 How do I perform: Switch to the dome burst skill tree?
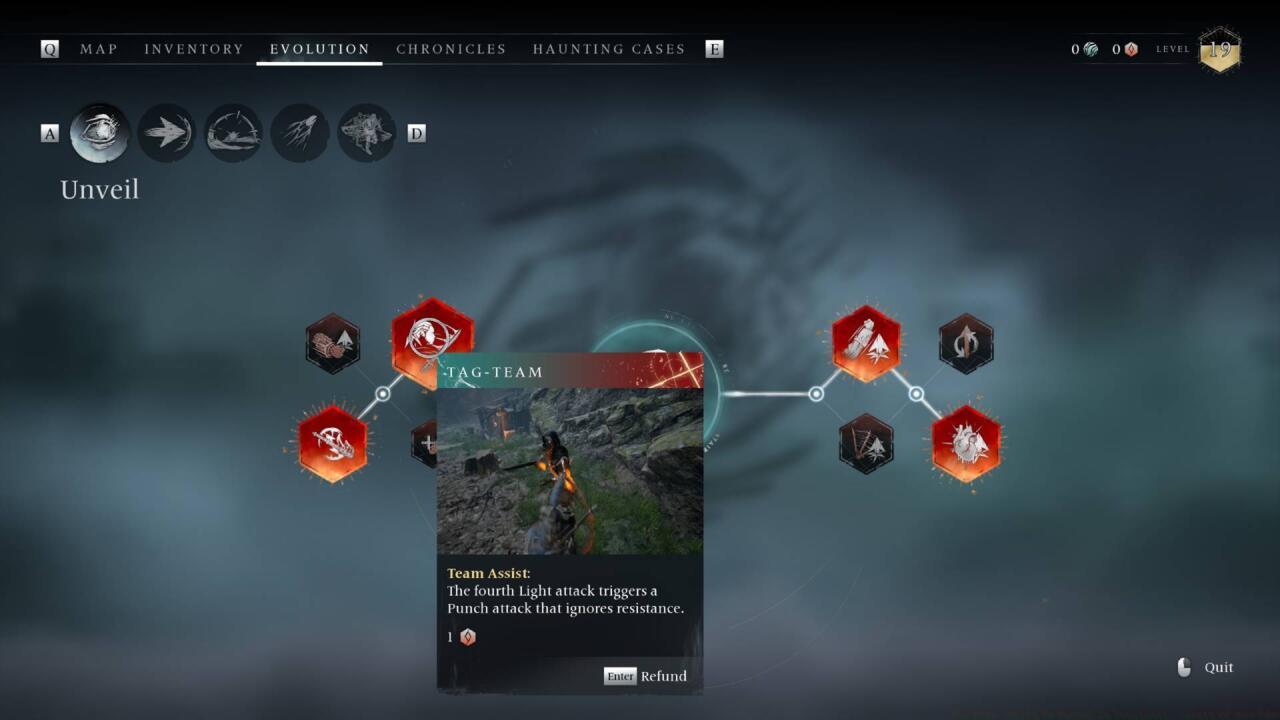(233, 133)
